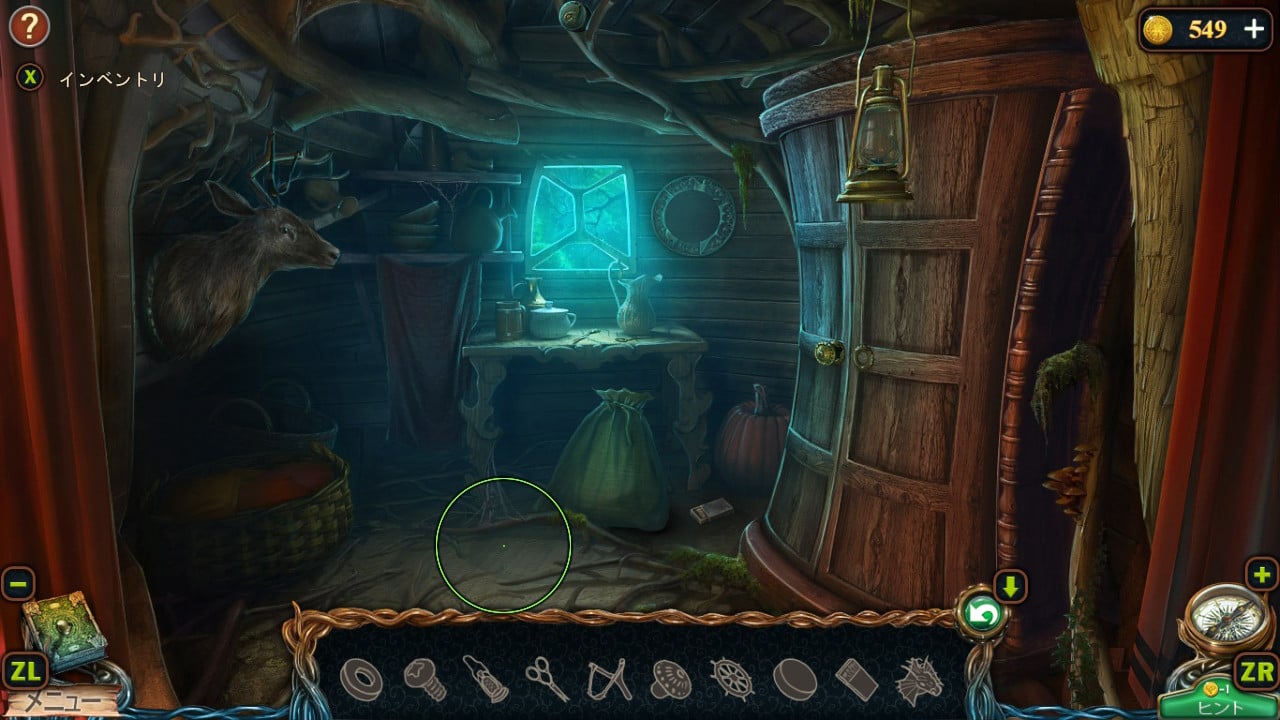Choose the dragon head silhouette item
Screen dimensions: 1280x720
point(918,680)
